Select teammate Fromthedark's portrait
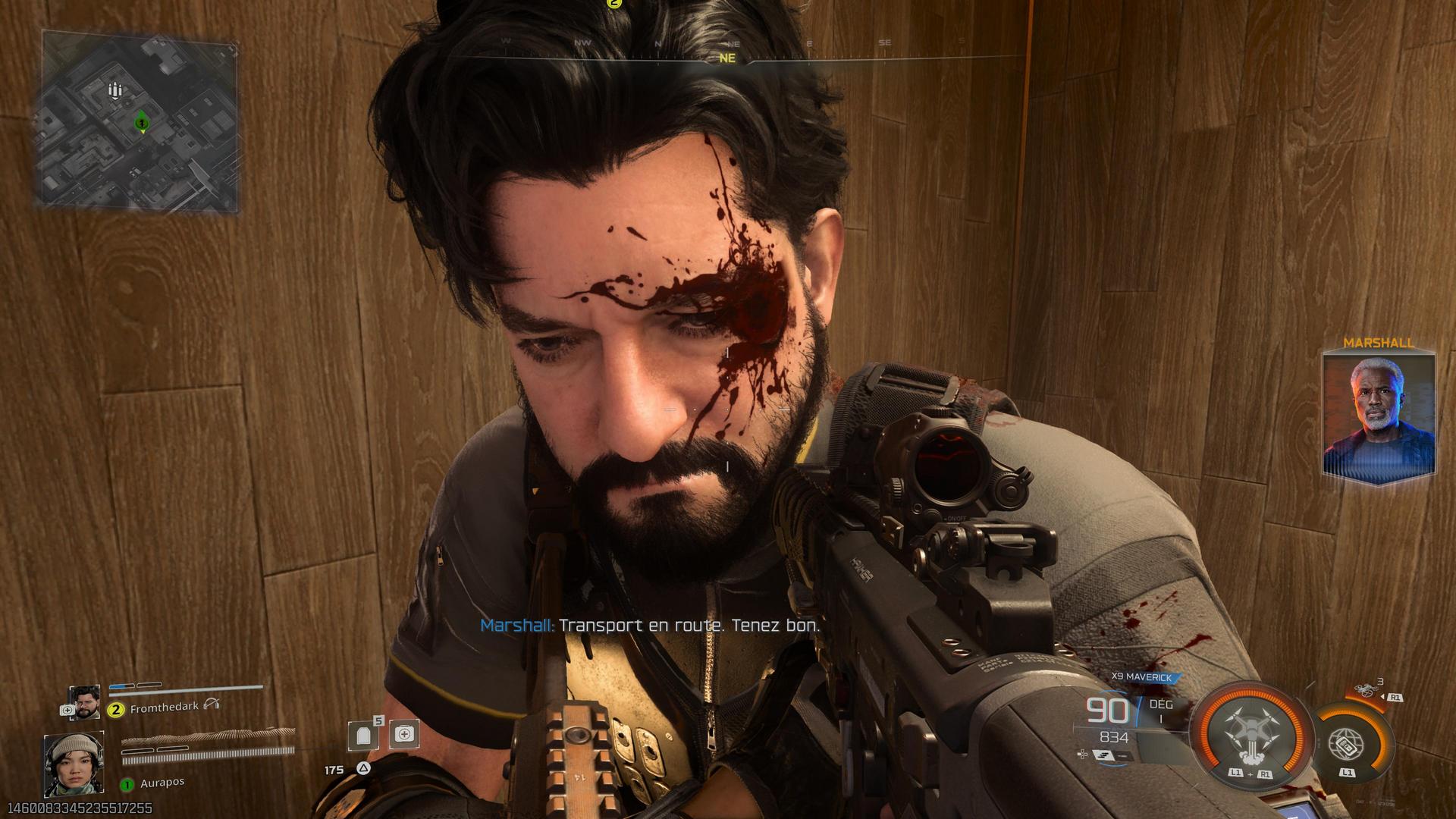The height and width of the screenshot is (819, 1456). pyautogui.click(x=84, y=702)
